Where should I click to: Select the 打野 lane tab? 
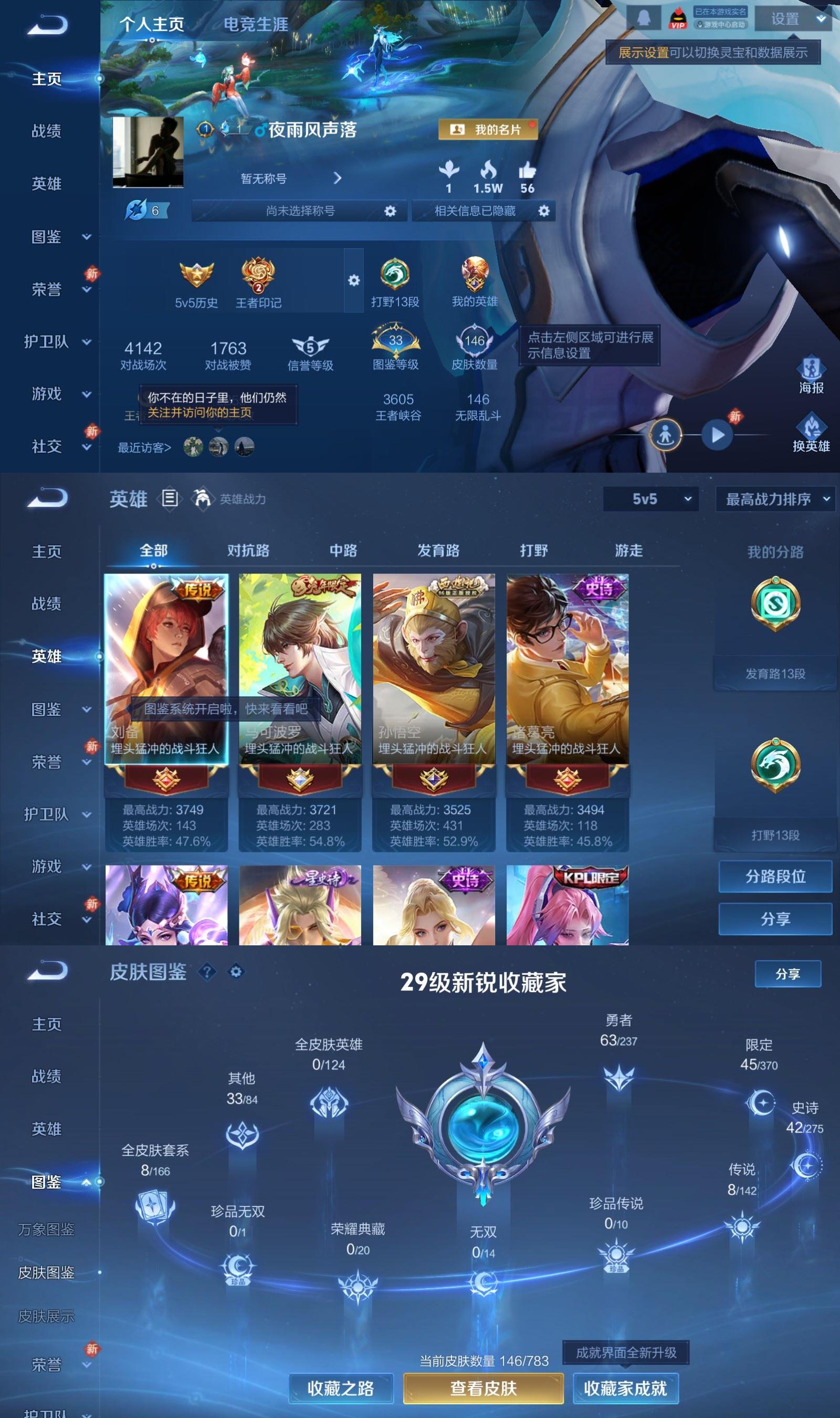(x=534, y=550)
